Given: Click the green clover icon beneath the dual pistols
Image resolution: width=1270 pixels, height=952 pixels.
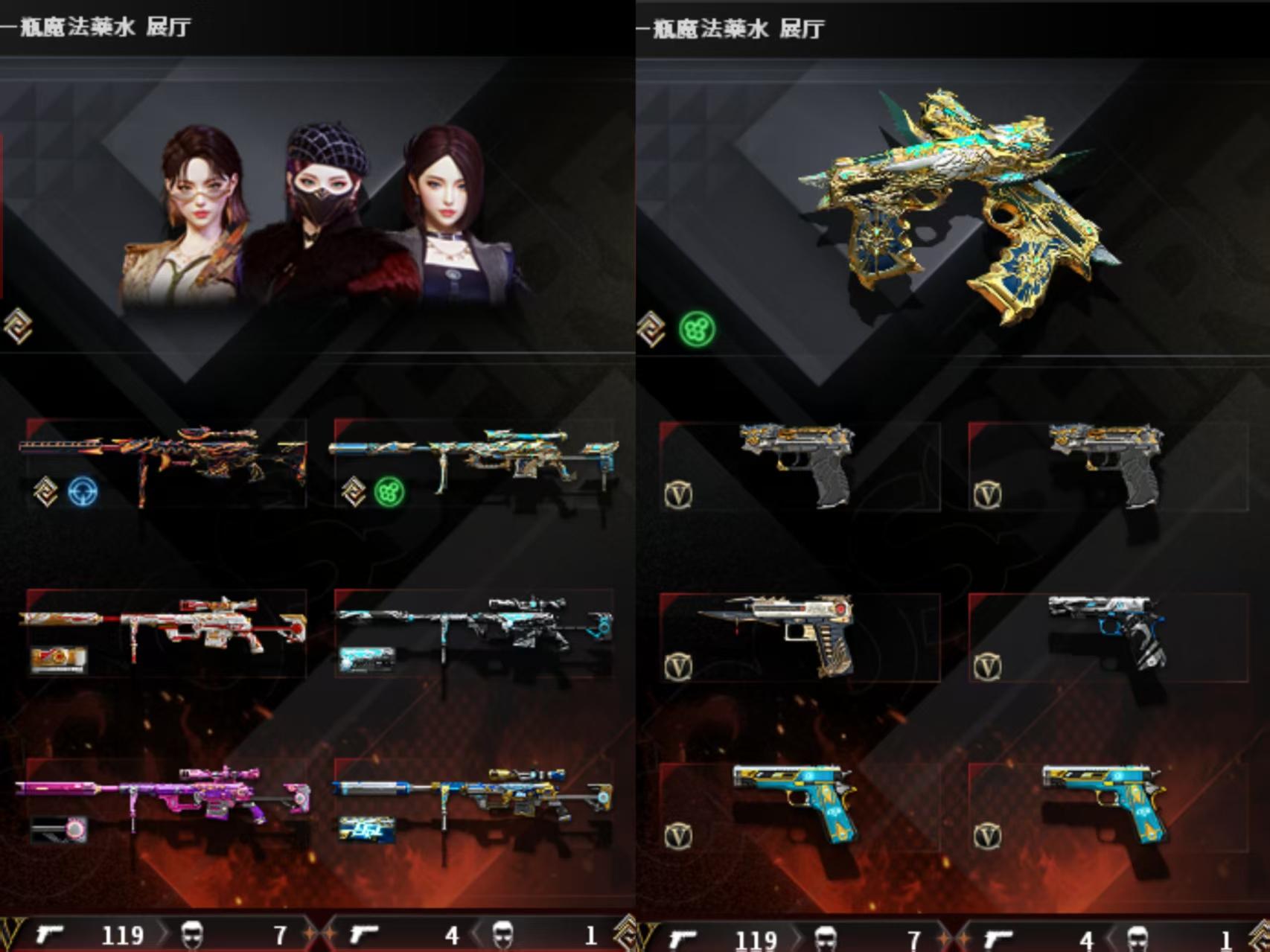Looking at the screenshot, I should [x=697, y=329].
